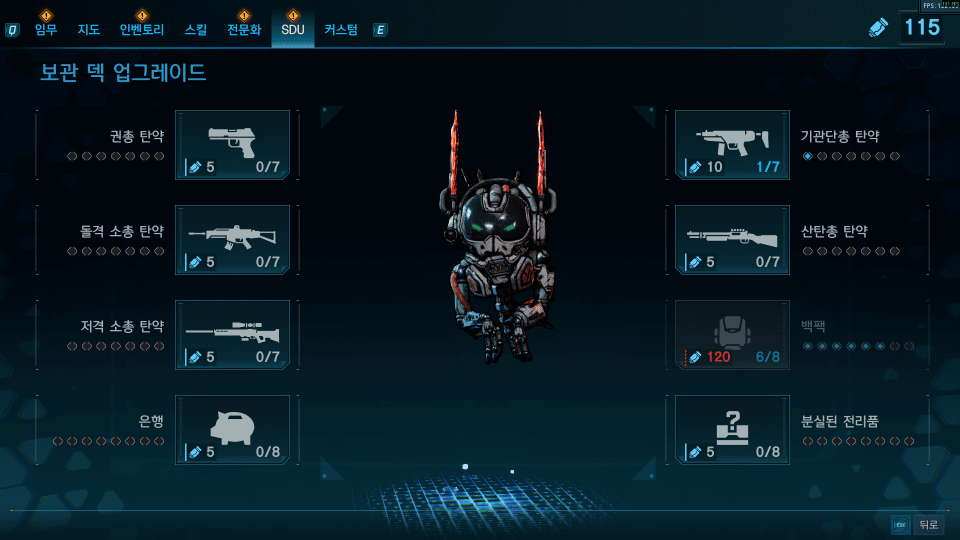This screenshot has height=540, width=960.
Task: Select the SDU tab
Action: tap(292, 30)
